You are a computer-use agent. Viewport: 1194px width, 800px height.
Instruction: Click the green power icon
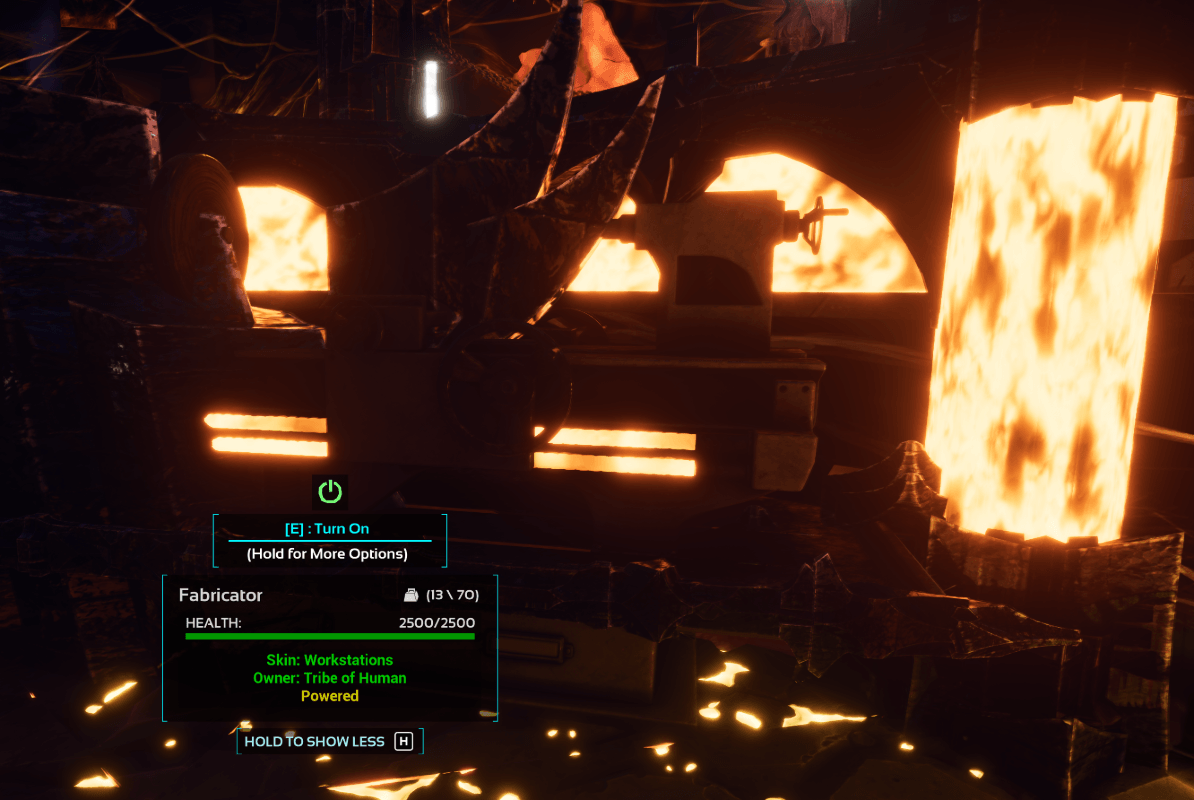pyautogui.click(x=330, y=491)
